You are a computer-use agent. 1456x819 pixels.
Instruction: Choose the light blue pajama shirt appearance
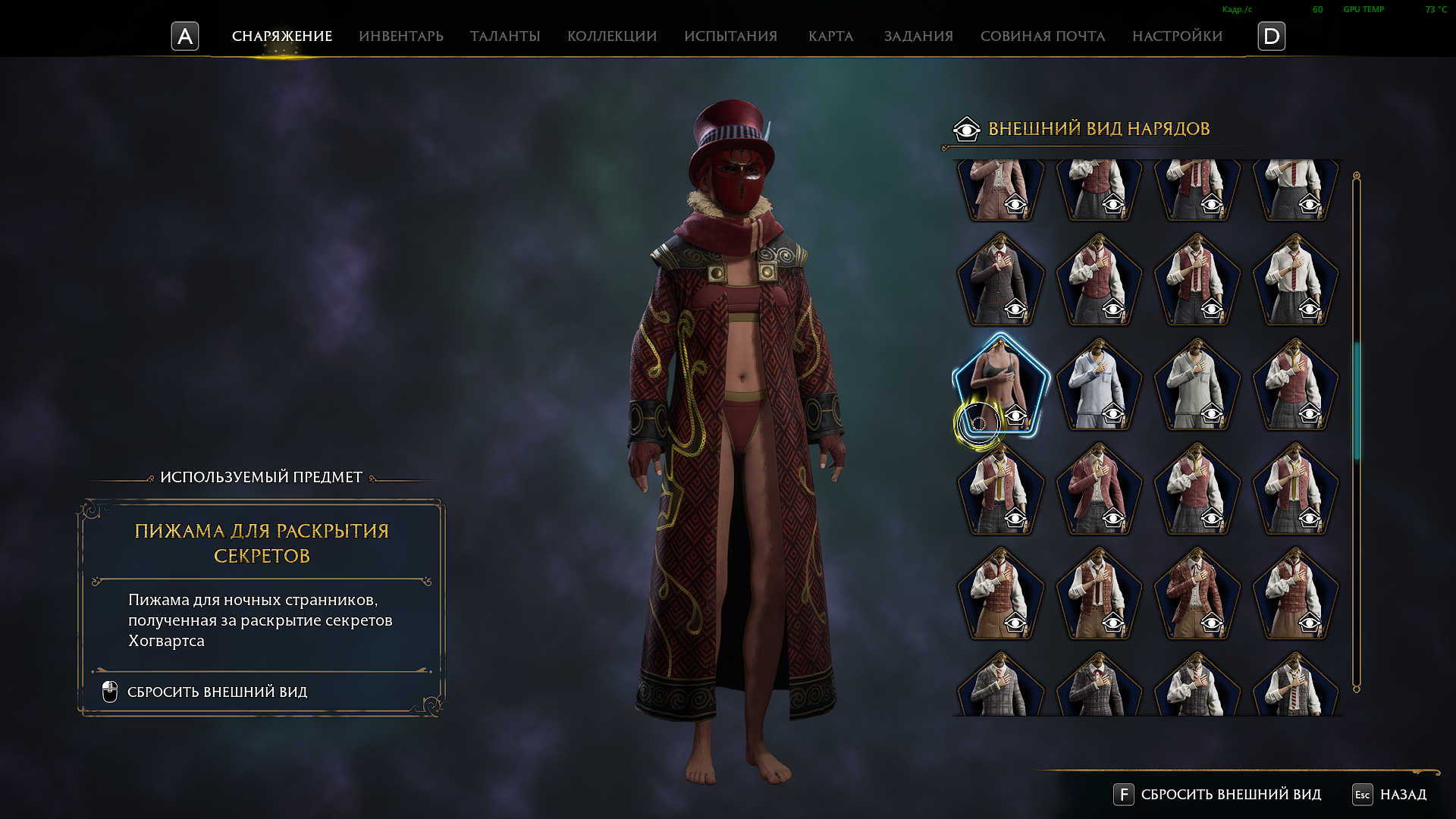1099,384
